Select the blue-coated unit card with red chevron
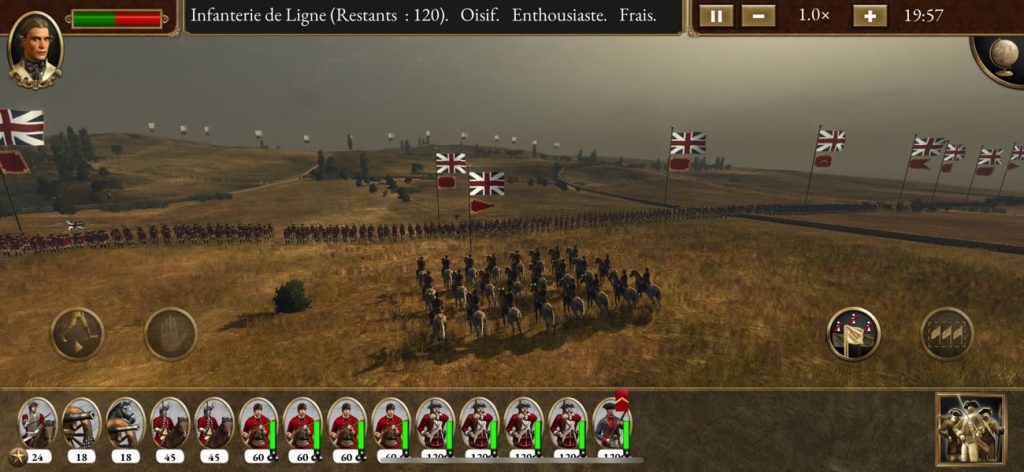The width and height of the screenshot is (1024, 472). [611, 424]
